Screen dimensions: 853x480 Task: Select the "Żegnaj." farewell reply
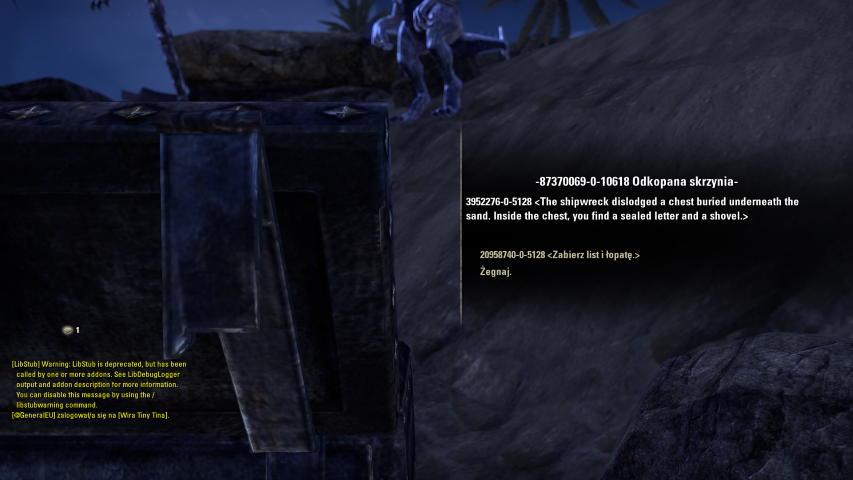(495, 272)
